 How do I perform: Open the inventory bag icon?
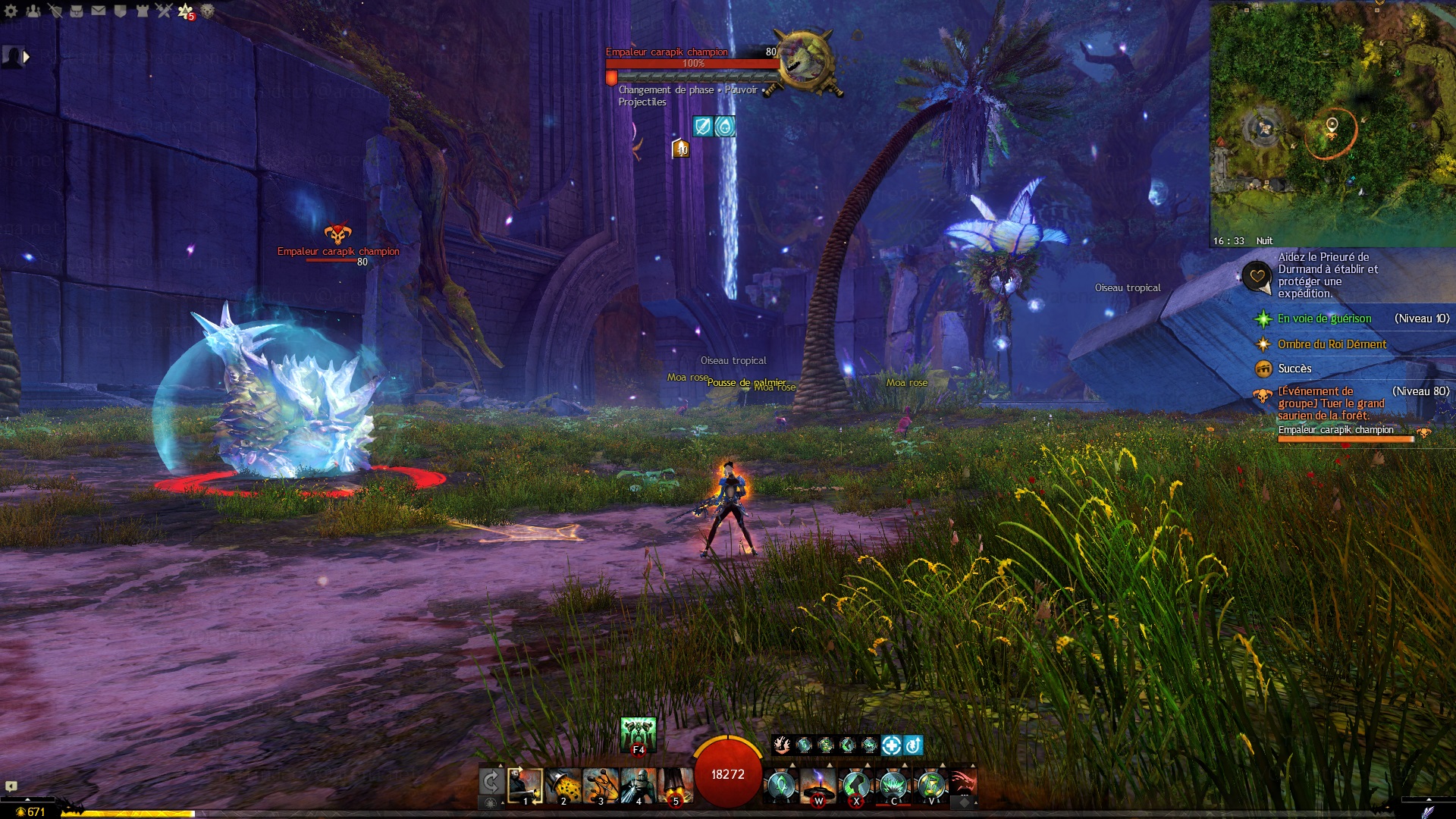pyautogui.click(x=77, y=11)
